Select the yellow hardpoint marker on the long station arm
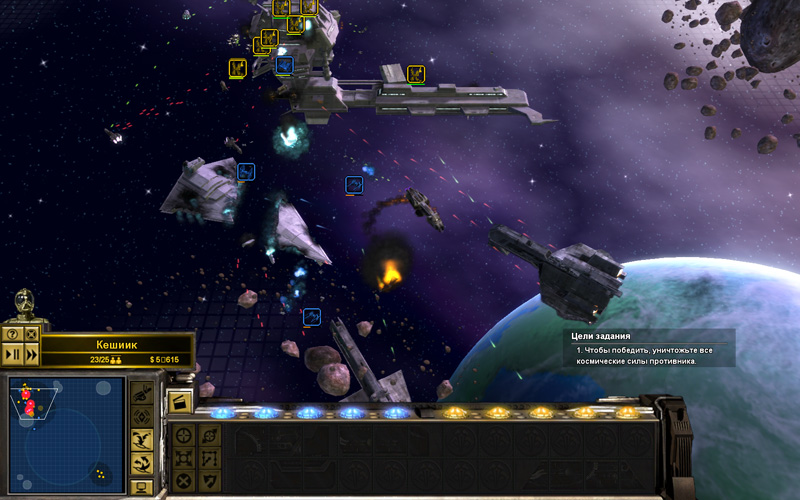 [416, 74]
